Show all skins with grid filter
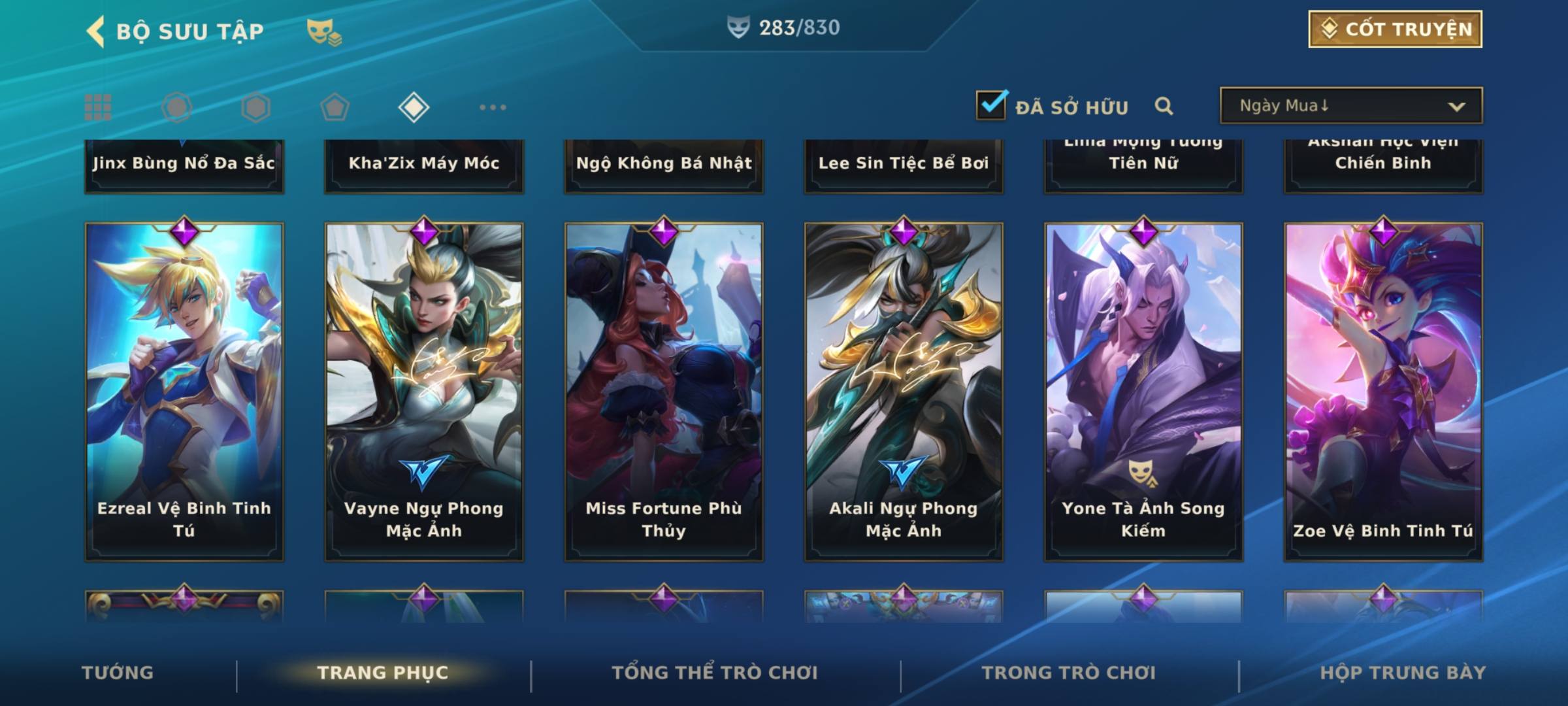The width and height of the screenshot is (1568, 706). coord(98,107)
